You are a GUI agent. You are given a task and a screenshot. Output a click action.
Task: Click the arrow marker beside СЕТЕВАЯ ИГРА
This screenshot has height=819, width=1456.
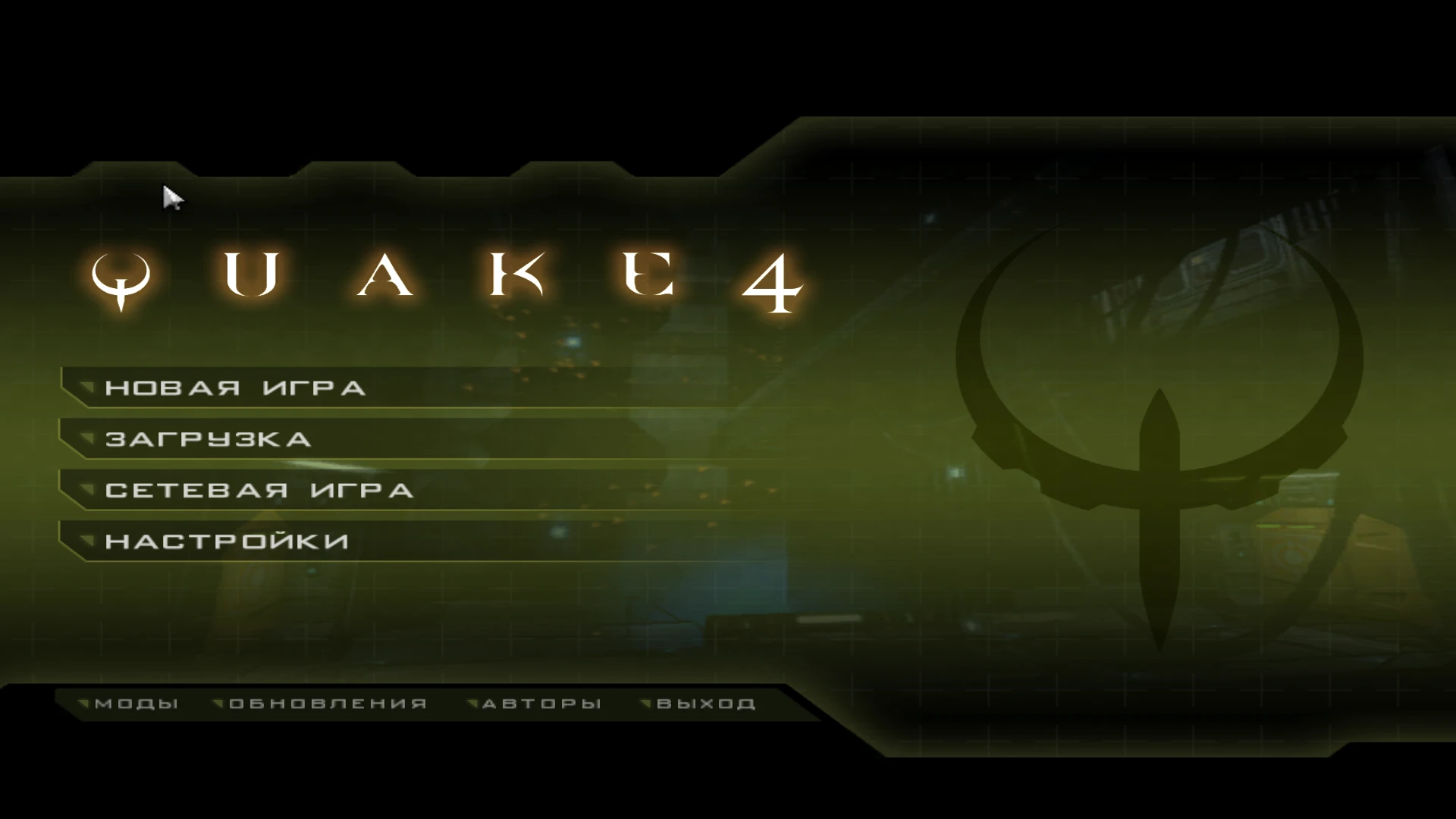click(x=86, y=491)
